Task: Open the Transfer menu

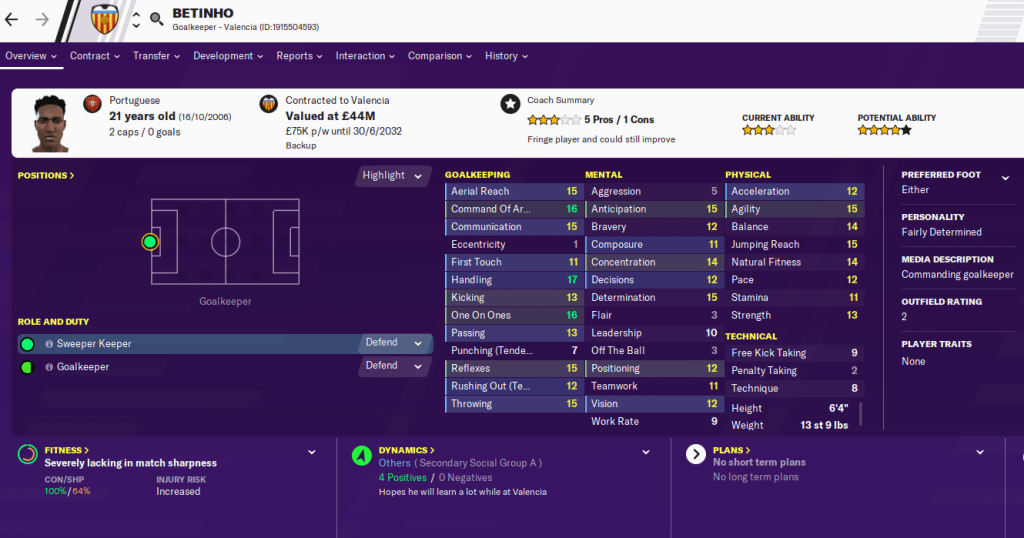Action: click(157, 56)
